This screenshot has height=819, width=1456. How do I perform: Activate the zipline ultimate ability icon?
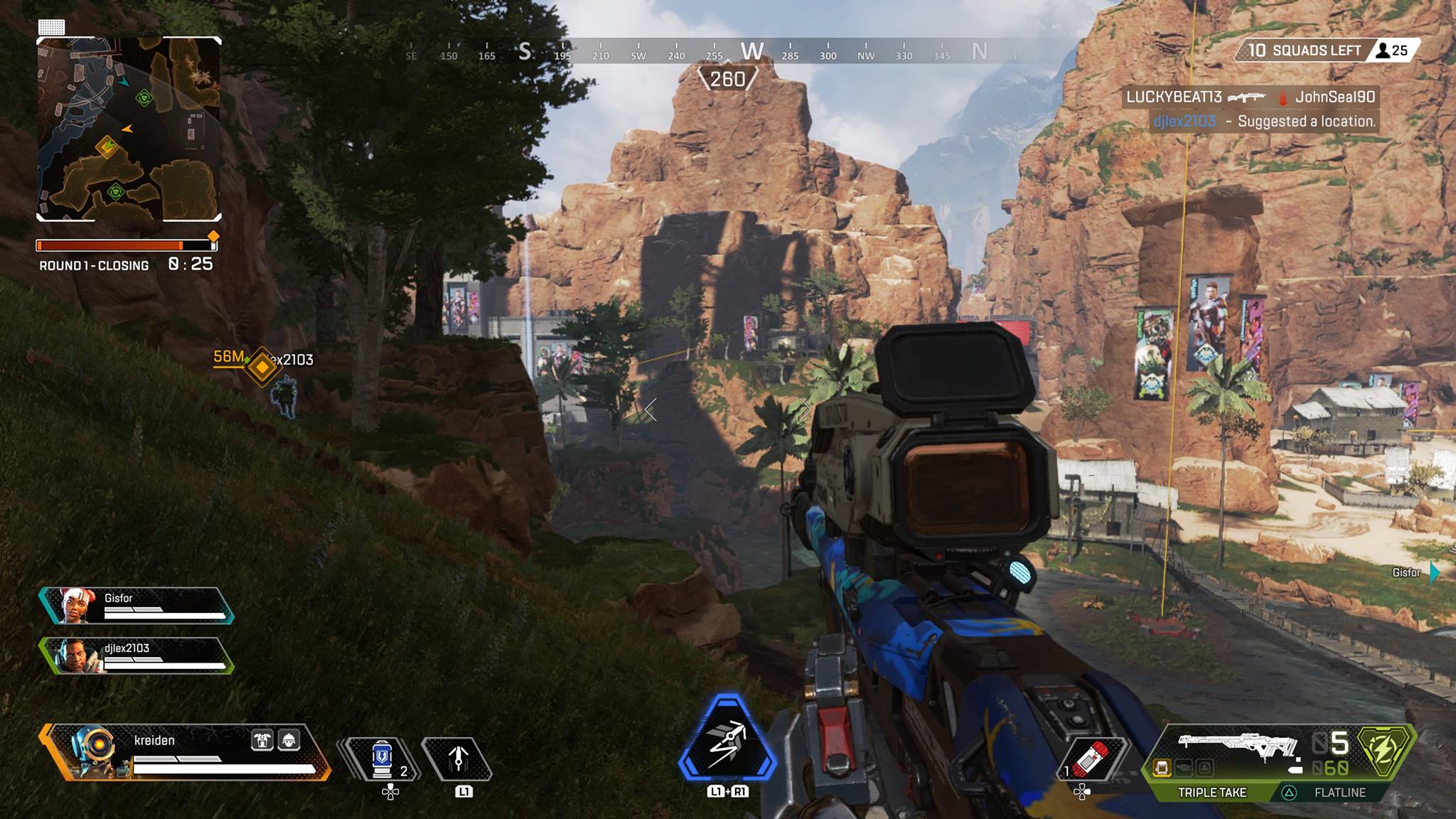(x=727, y=744)
